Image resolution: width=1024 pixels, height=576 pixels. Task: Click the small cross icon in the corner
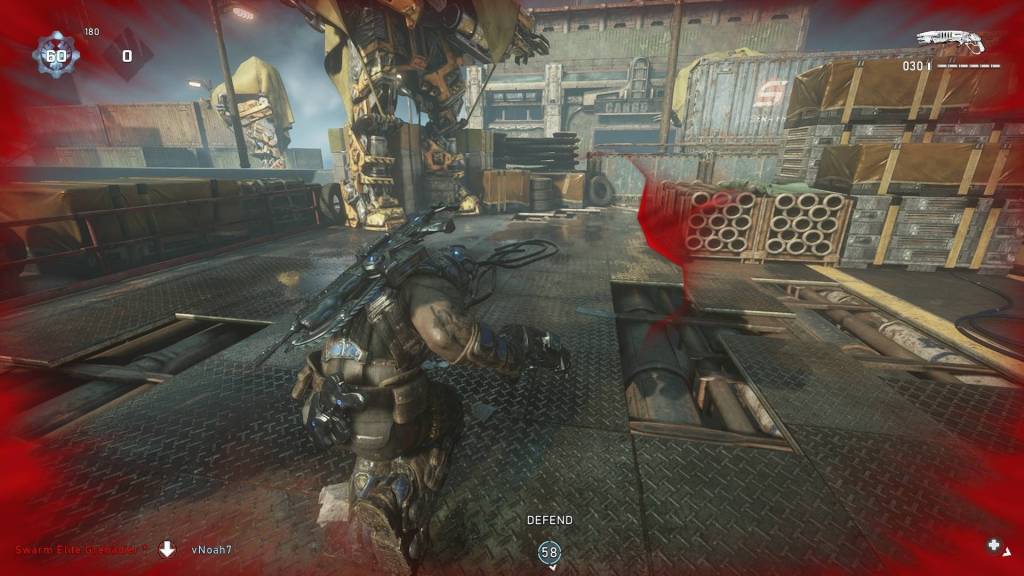994,545
